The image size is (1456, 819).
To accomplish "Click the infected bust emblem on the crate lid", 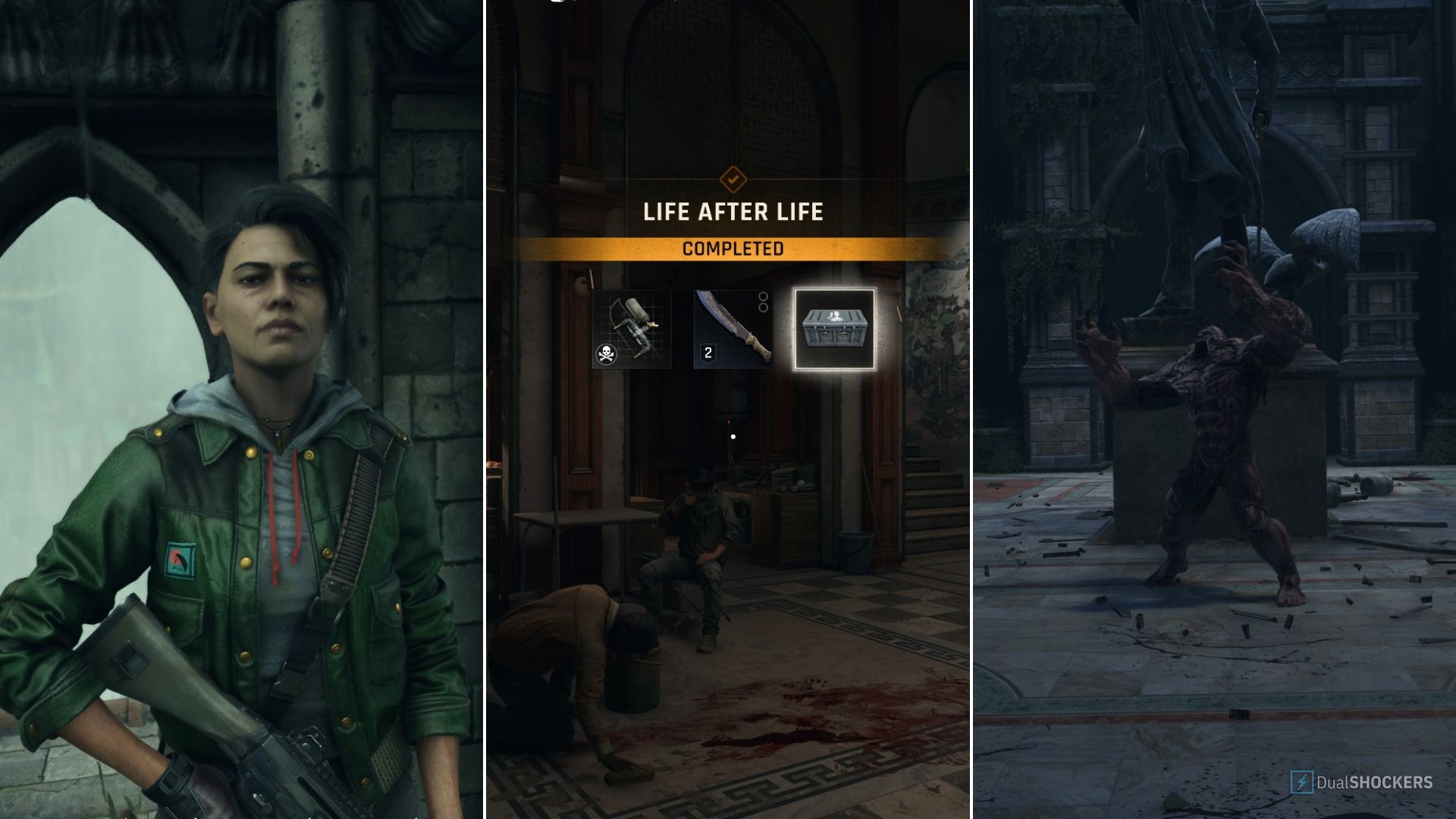I will [835, 315].
